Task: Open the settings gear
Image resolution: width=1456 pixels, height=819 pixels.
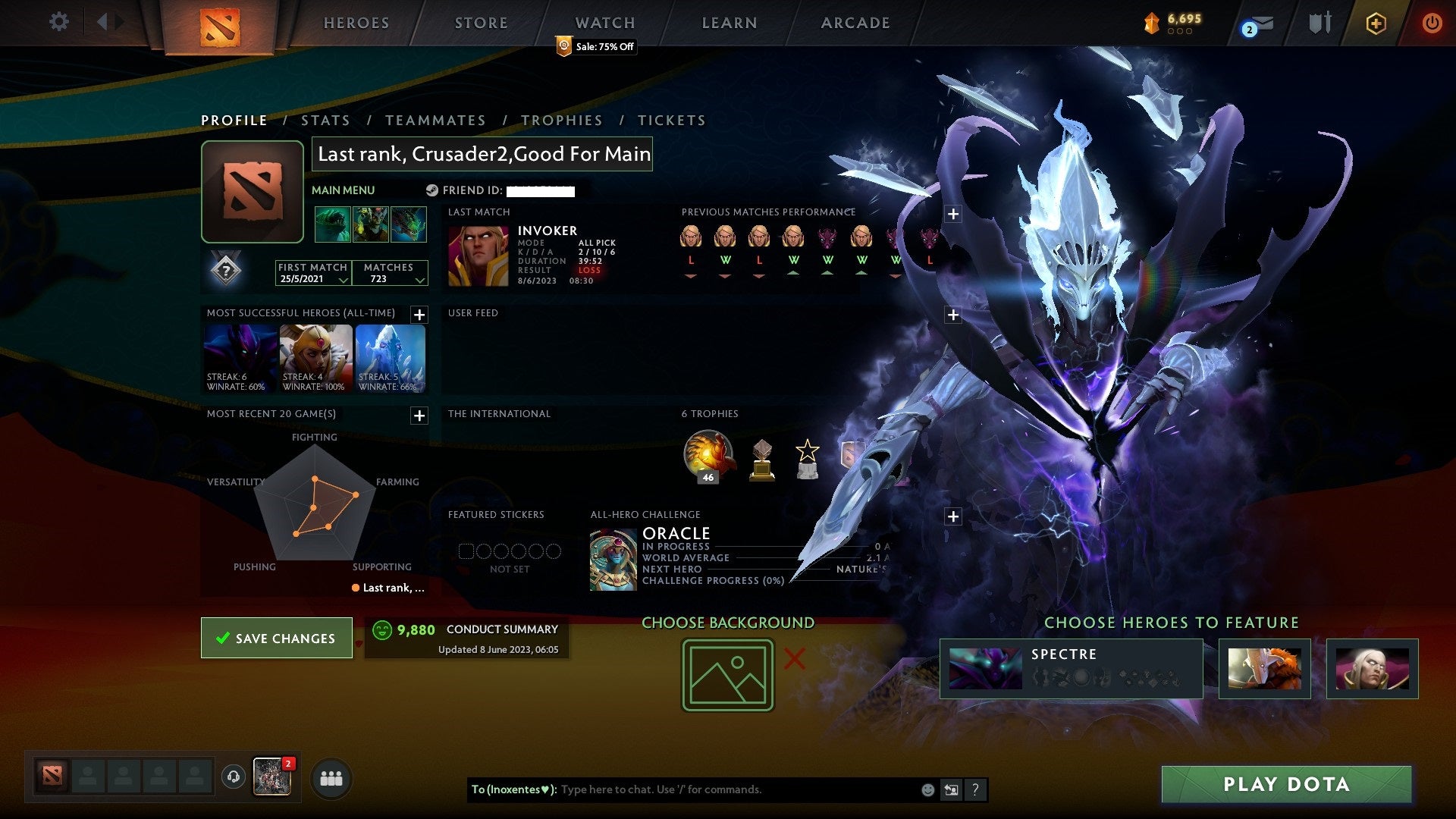Action: tap(58, 22)
